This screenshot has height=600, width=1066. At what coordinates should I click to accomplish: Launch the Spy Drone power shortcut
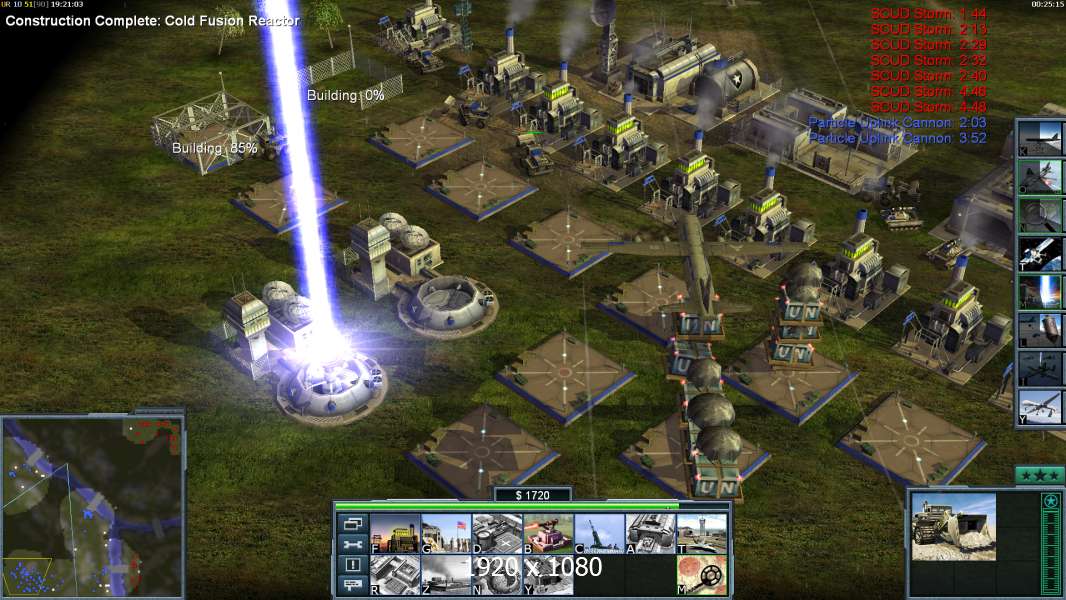click(x=1038, y=407)
